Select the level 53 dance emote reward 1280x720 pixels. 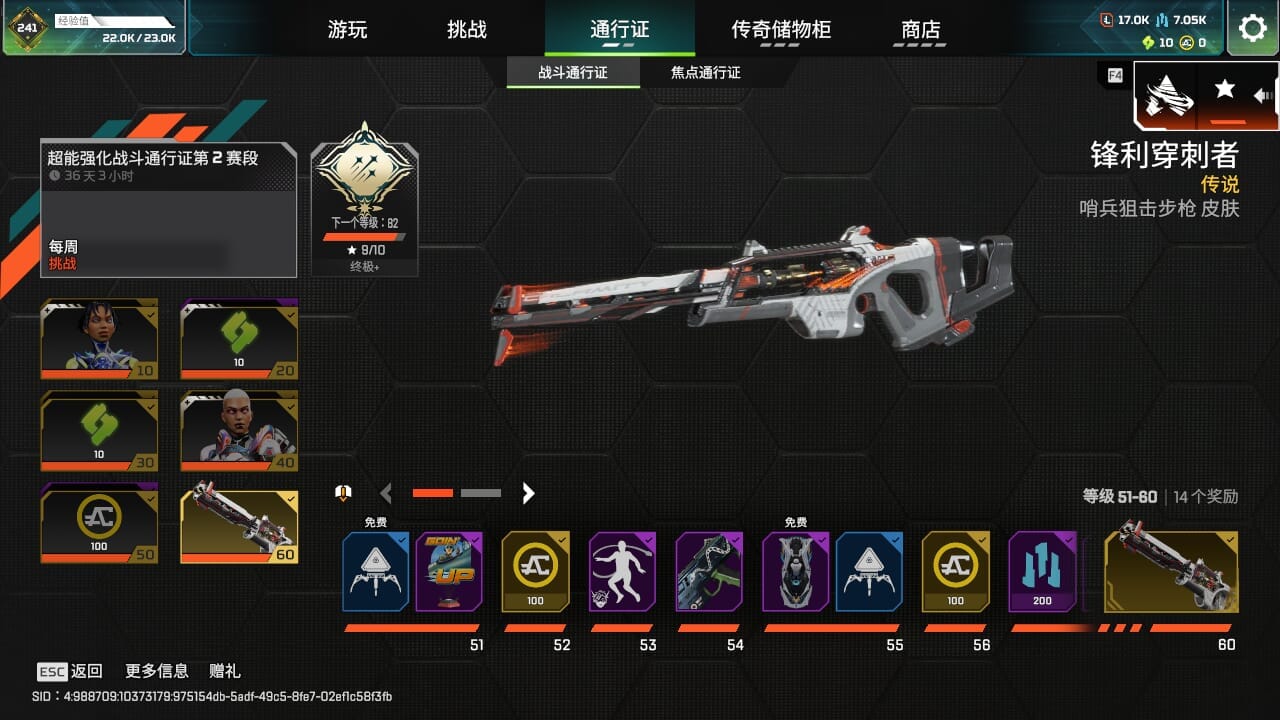coord(622,571)
